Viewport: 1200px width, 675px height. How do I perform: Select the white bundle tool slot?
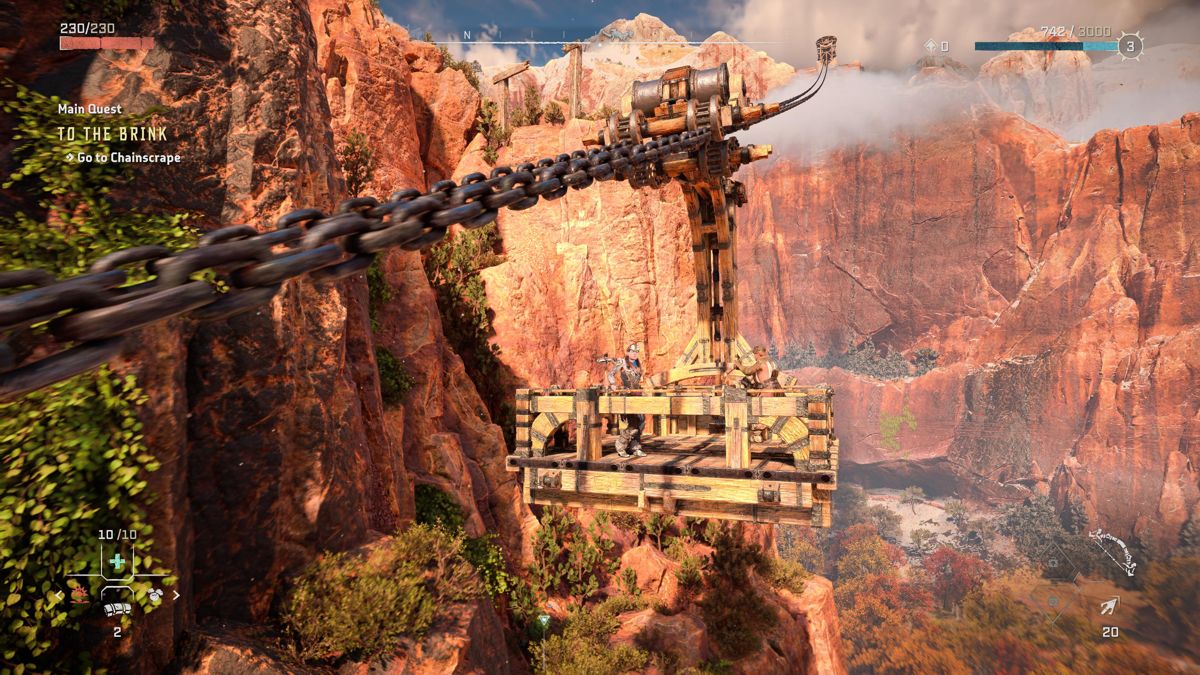pos(117,609)
